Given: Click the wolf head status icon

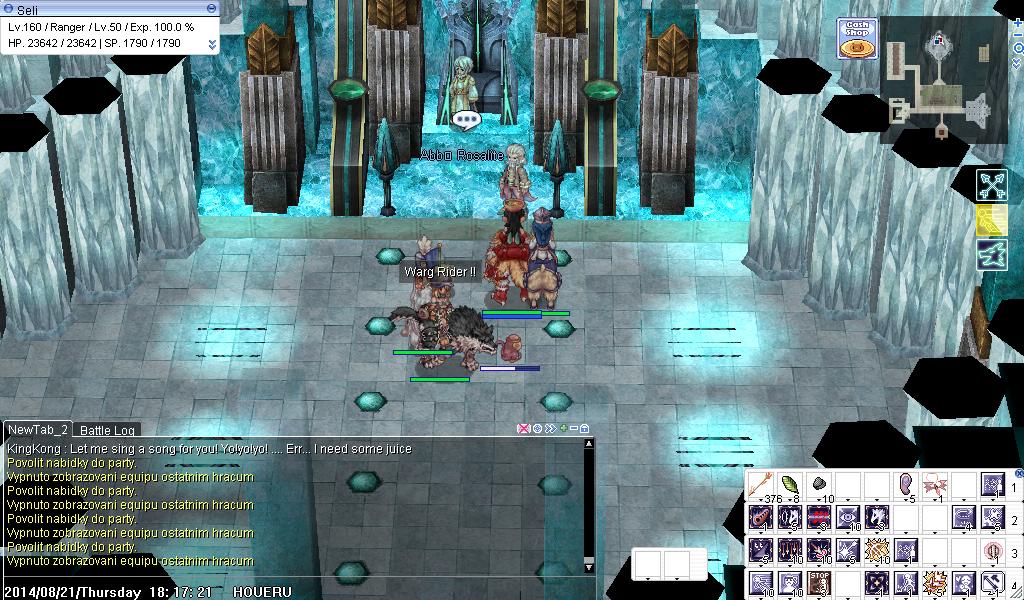Looking at the screenshot, I should point(992,253).
